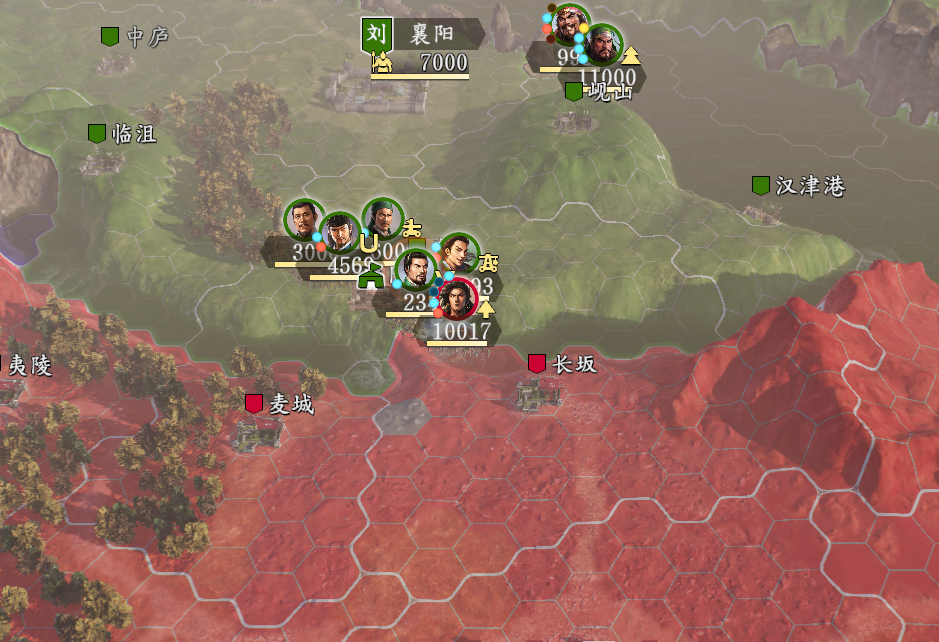939x642 pixels.
Task: Click the 麦城 location marker
Action: (x=254, y=404)
